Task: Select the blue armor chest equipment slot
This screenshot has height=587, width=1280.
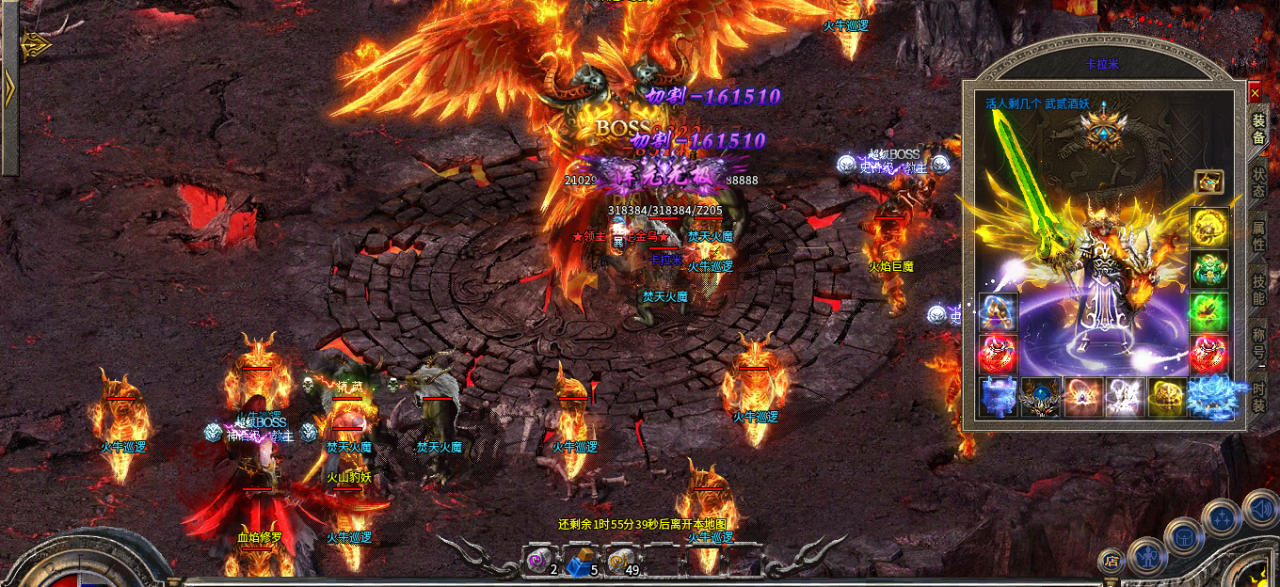Action: click(998, 396)
